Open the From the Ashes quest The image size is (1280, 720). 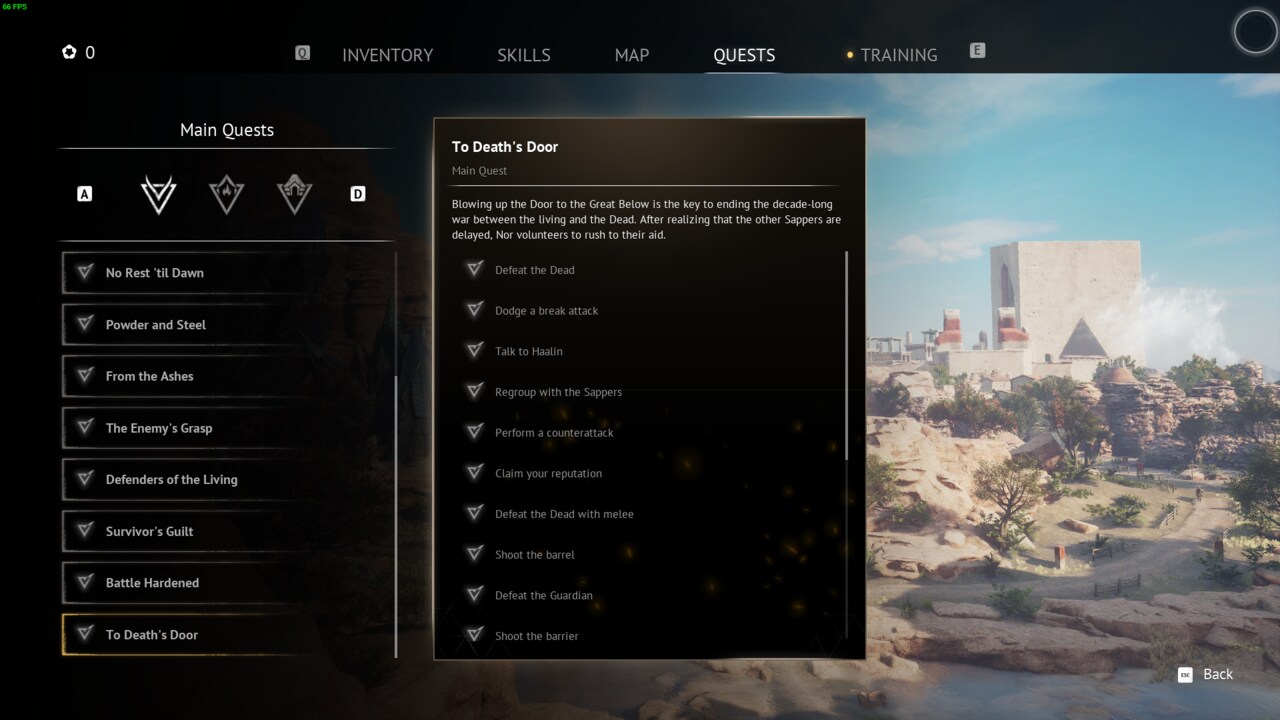(x=185, y=376)
